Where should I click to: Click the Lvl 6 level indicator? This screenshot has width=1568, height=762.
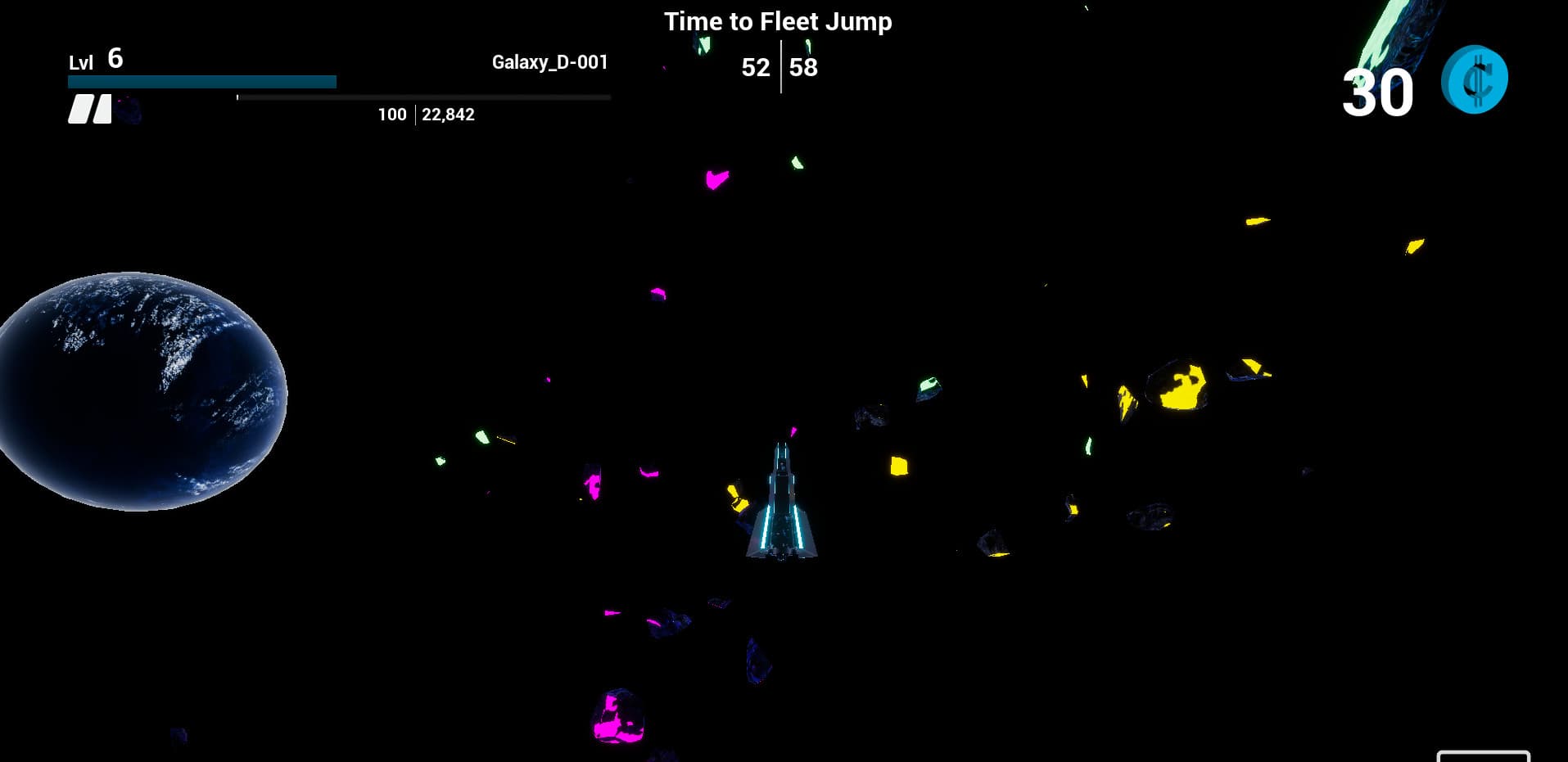coord(94,59)
